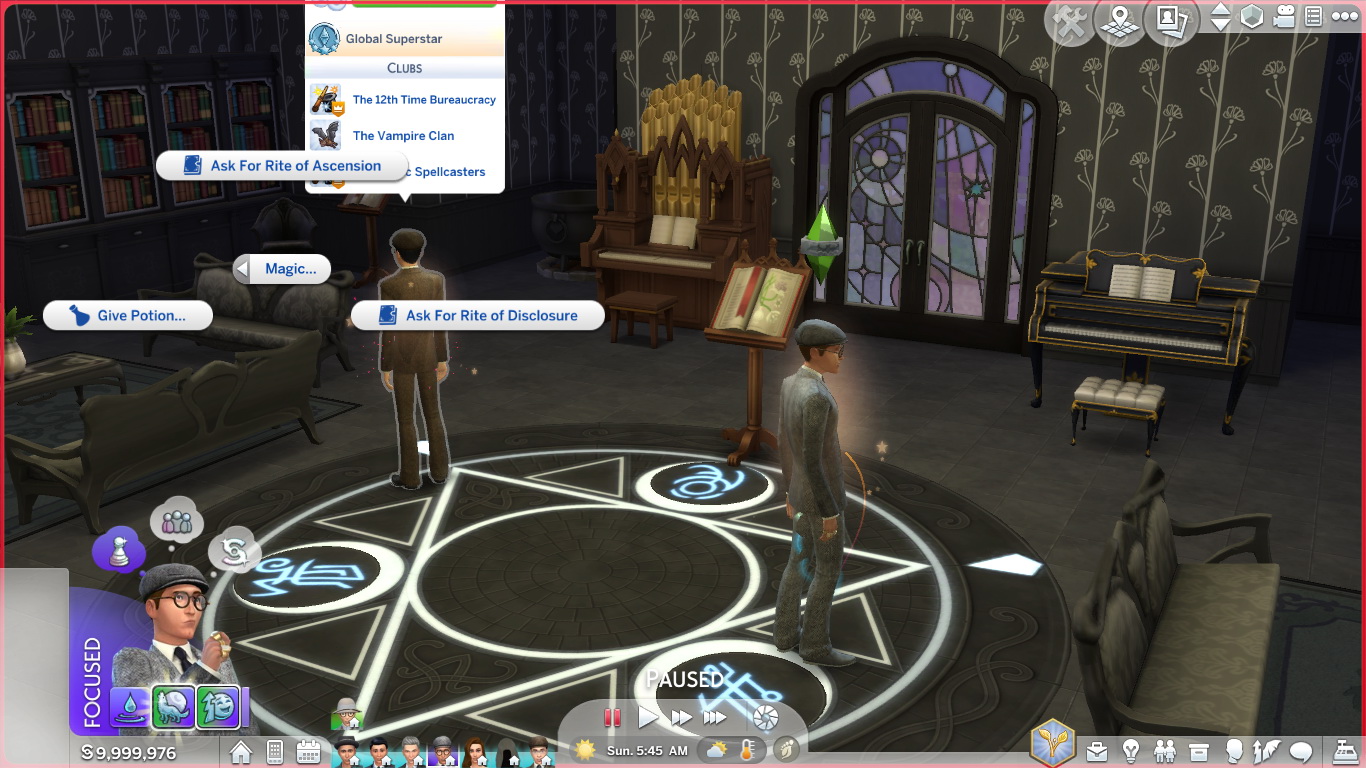Open the three-dot options menu
This screenshot has height=768, width=1366.
click(x=1345, y=16)
